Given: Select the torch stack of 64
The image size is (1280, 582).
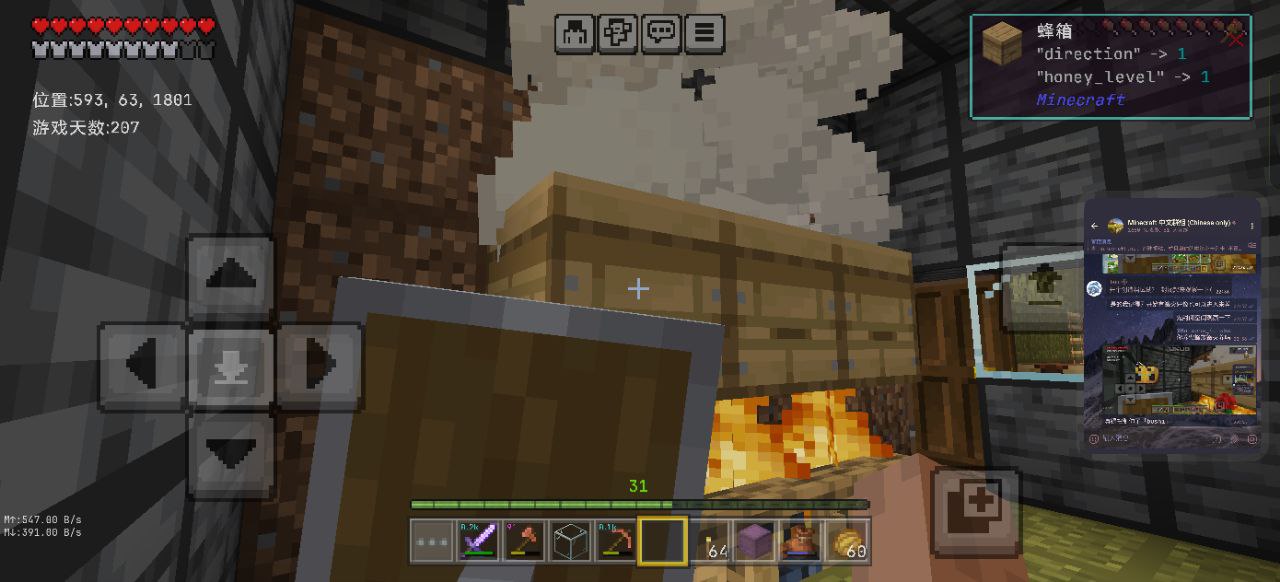Looking at the screenshot, I should point(710,541).
